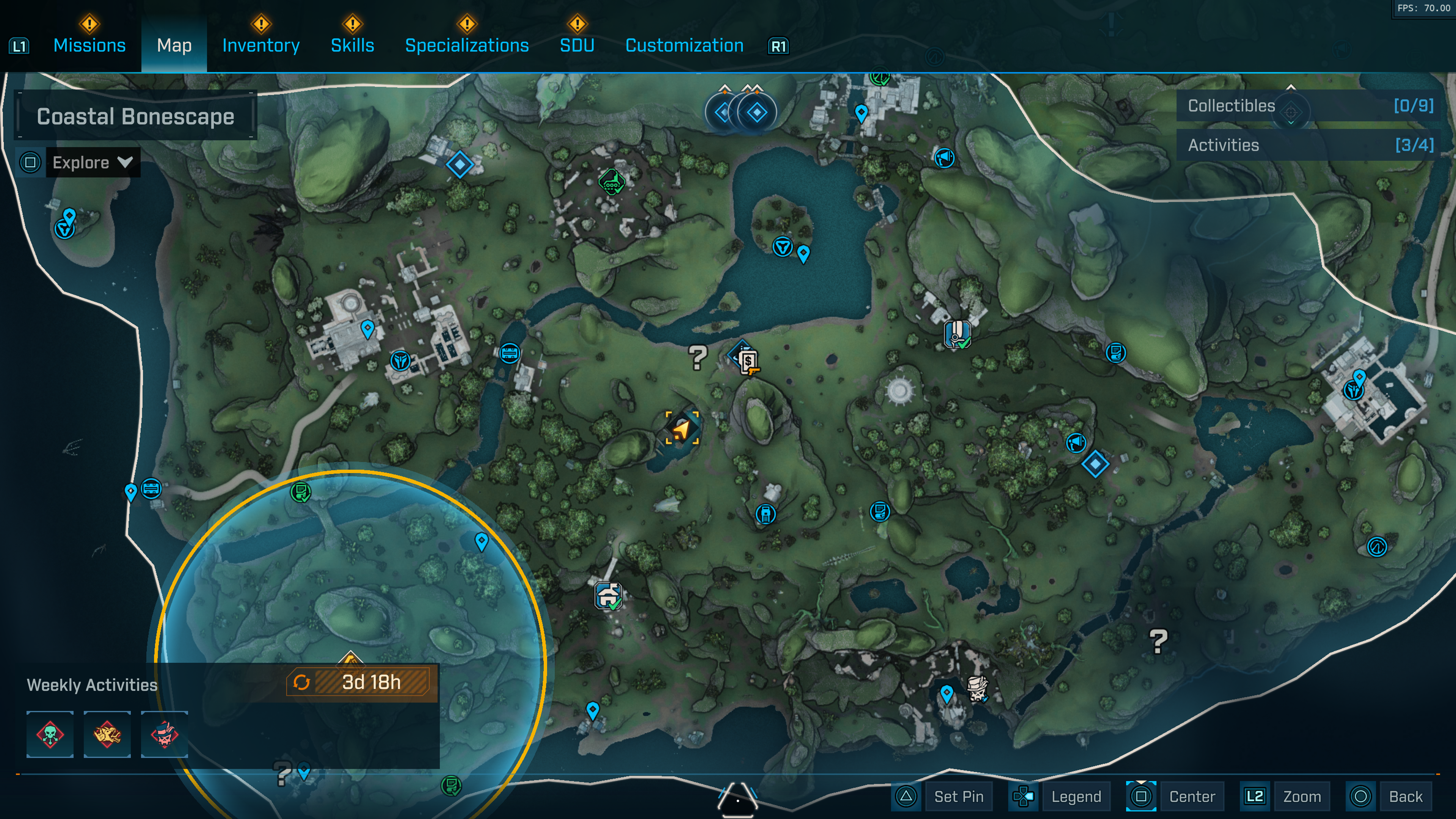Viewport: 1456px width, 819px height.
Task: Open the map Legend
Action: tap(1075, 796)
